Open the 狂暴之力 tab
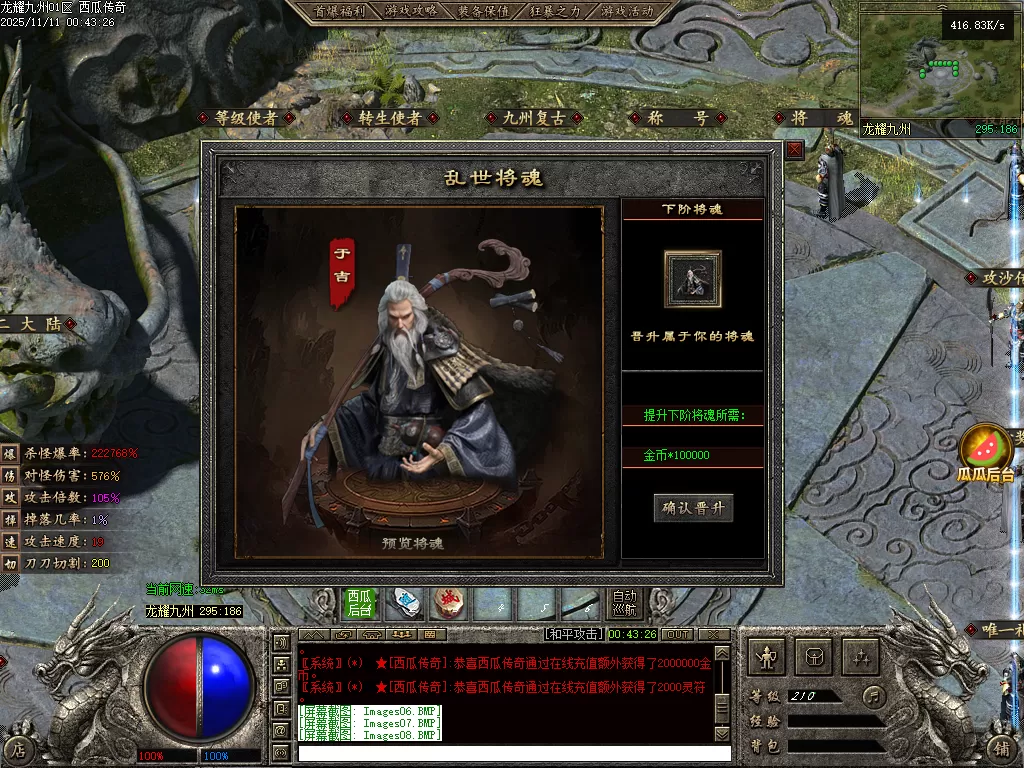1024x768 pixels. 555,11
